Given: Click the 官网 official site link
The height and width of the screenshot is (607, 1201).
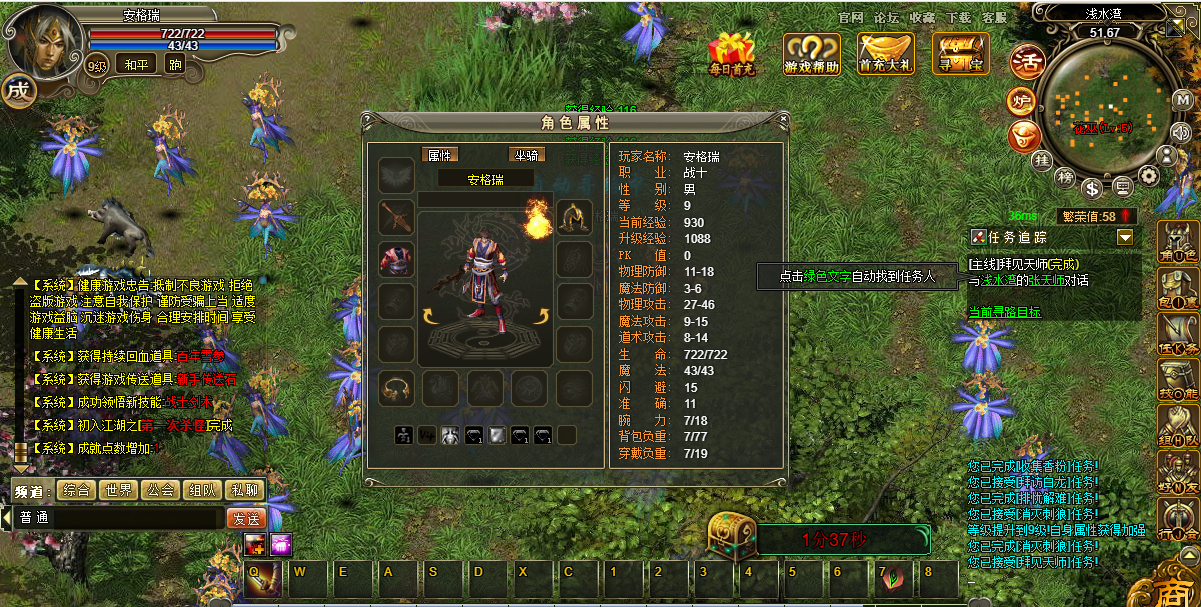Looking at the screenshot, I should point(851,18).
